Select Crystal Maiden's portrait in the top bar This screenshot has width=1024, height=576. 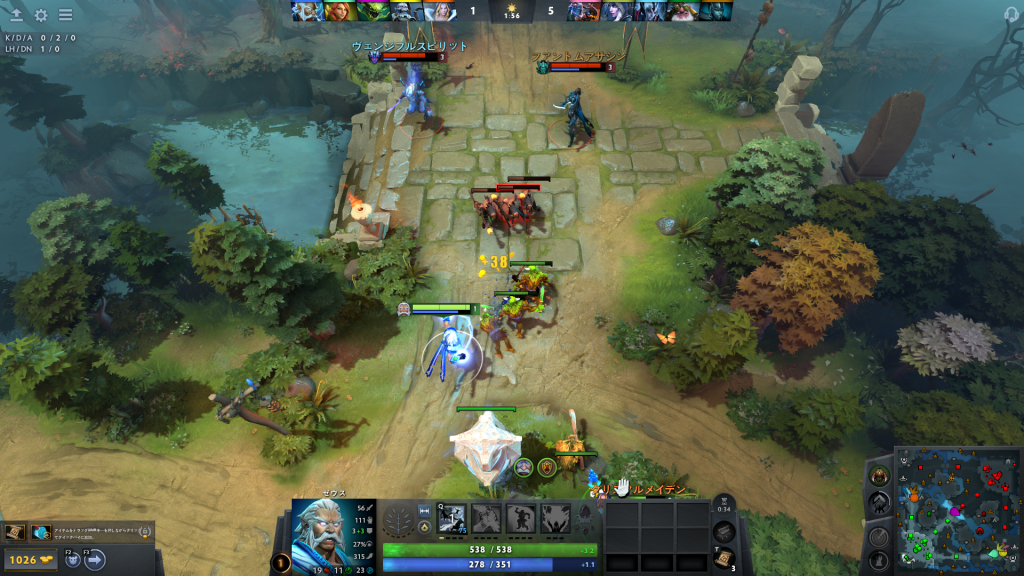pos(439,11)
